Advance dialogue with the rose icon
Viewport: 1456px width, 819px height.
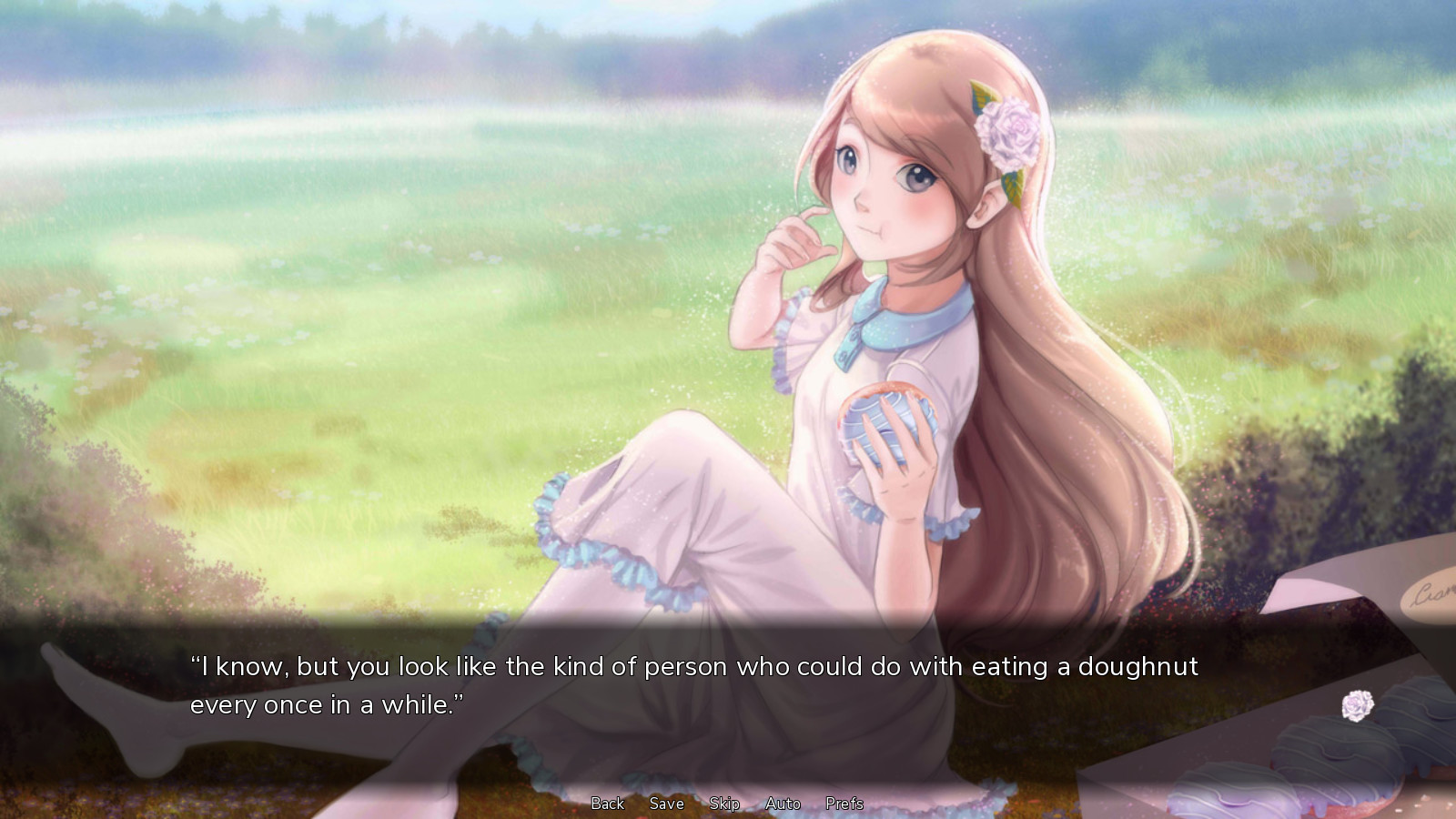[1357, 705]
